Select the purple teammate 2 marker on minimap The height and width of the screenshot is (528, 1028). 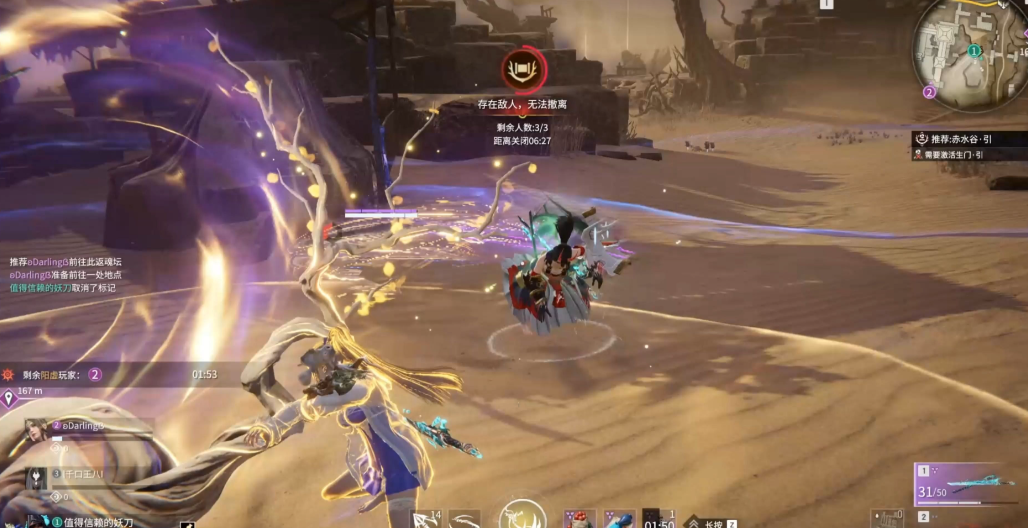929,92
